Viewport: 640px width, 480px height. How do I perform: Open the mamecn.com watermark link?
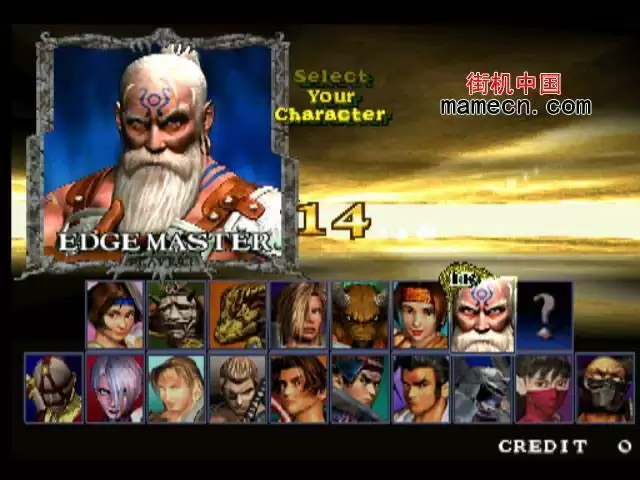pyautogui.click(x=515, y=106)
